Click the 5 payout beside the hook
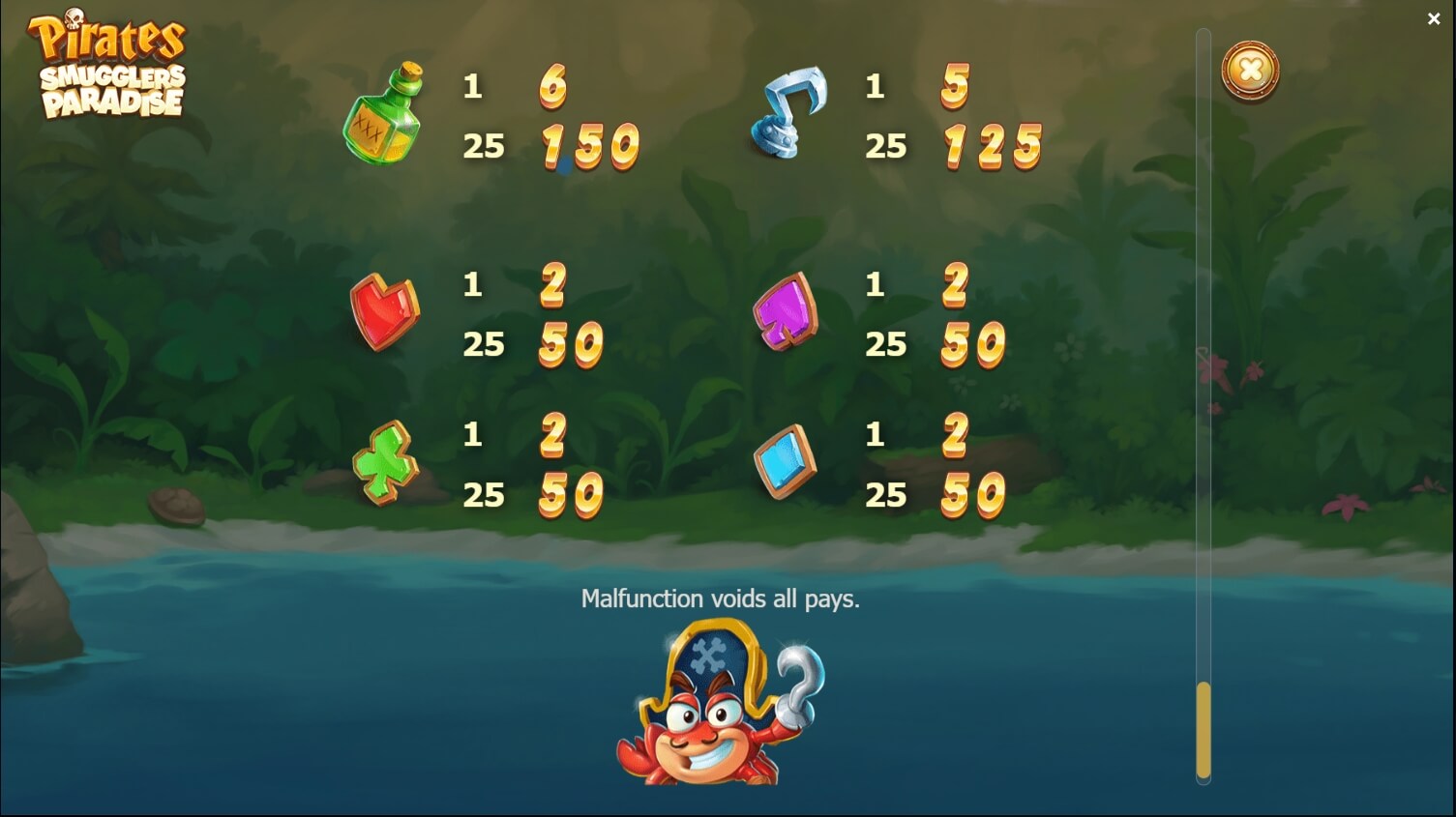 coord(956,87)
